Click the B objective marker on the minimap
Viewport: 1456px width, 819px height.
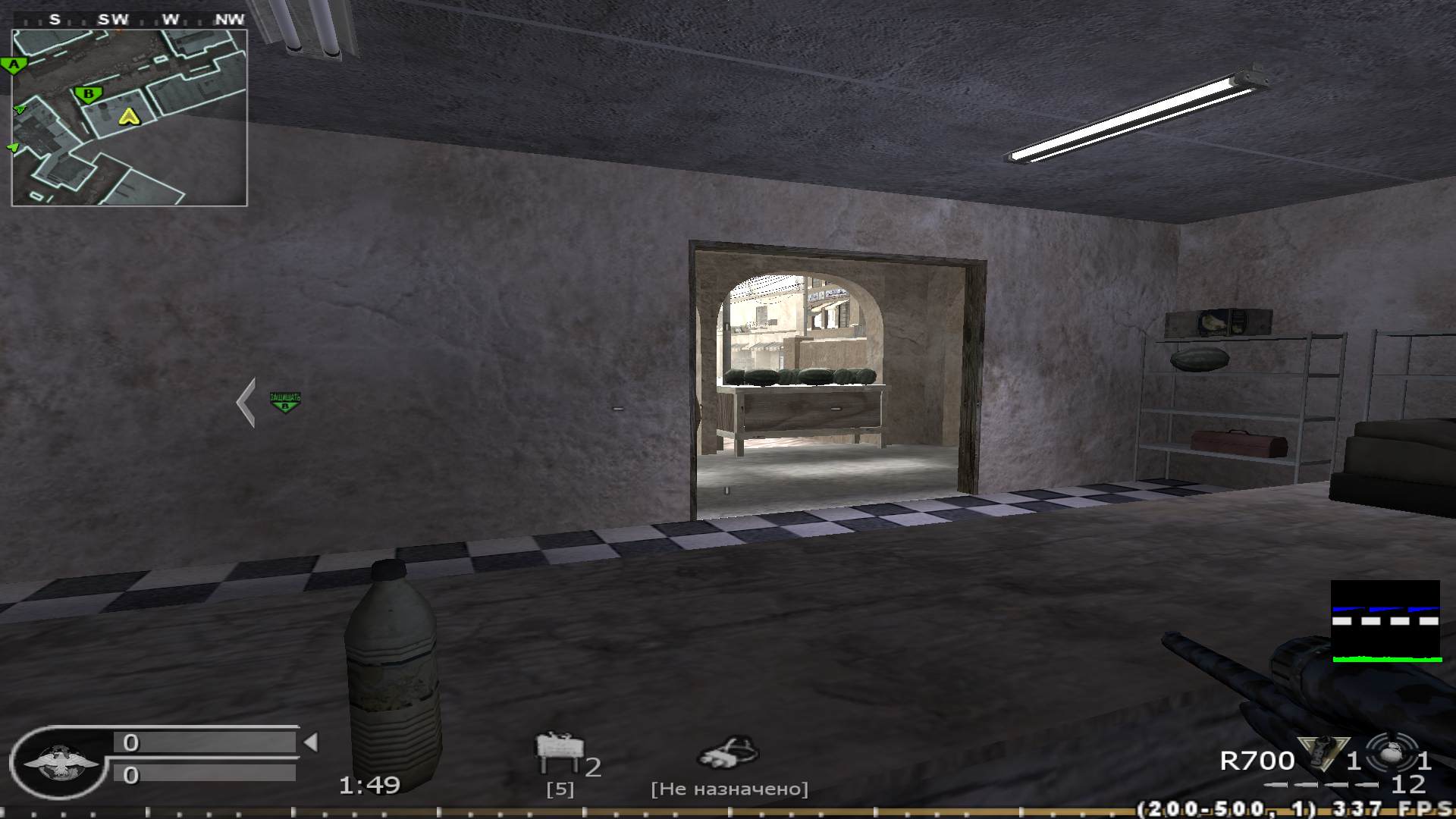pyautogui.click(x=89, y=94)
